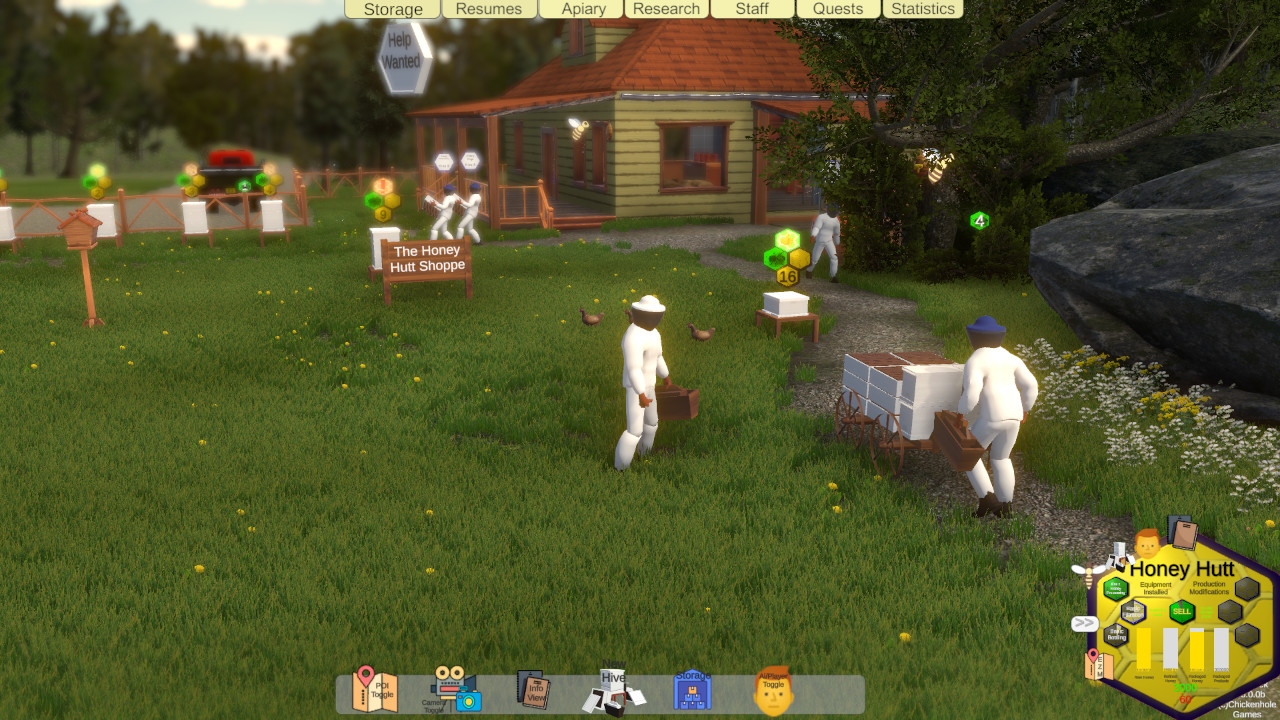This screenshot has width=1280, height=720.
Task: Select the SELL hexagon on the Honey Hutt panel
Action: pos(1181,611)
